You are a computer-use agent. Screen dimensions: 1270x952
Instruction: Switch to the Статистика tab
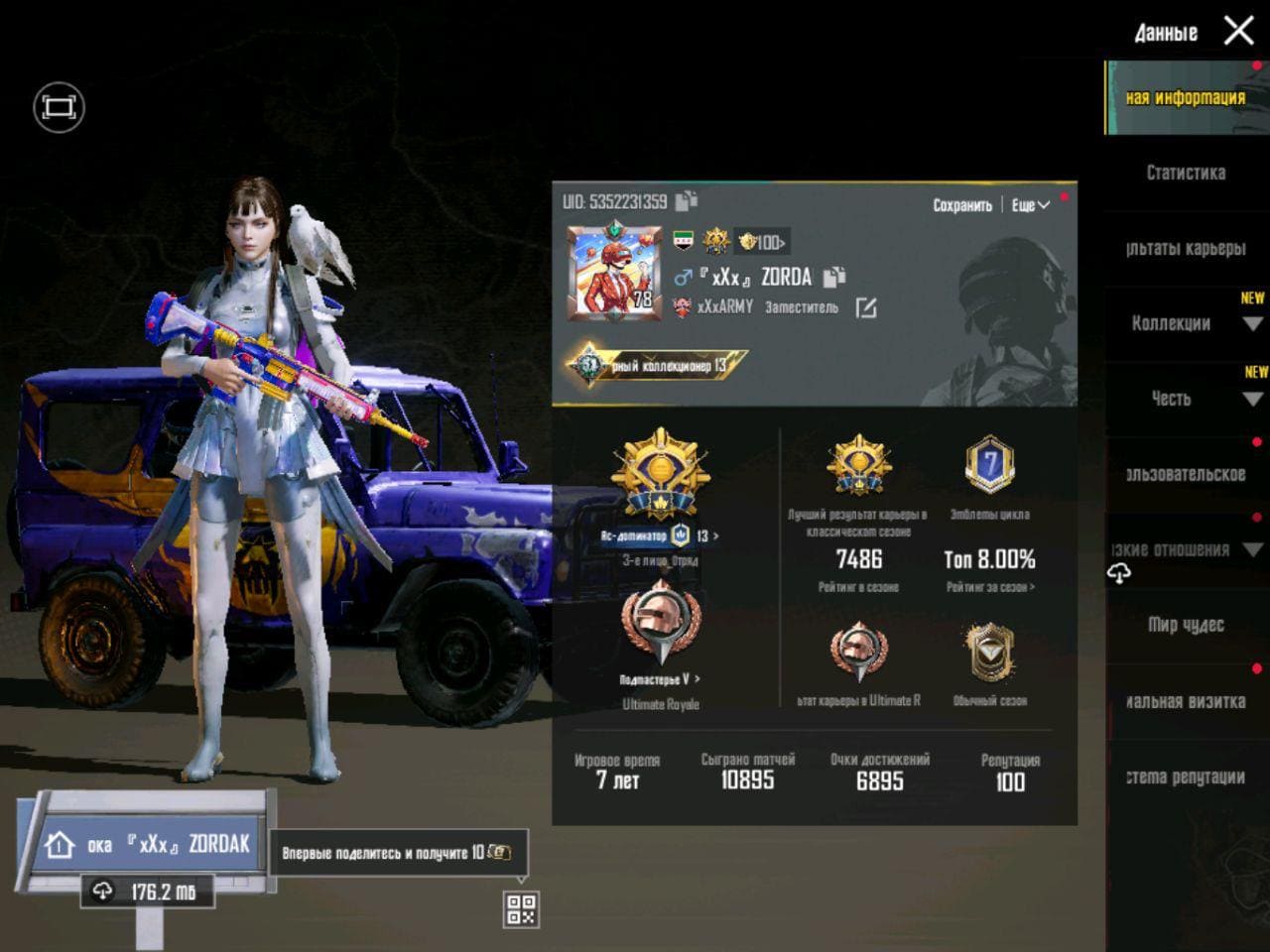[1186, 173]
